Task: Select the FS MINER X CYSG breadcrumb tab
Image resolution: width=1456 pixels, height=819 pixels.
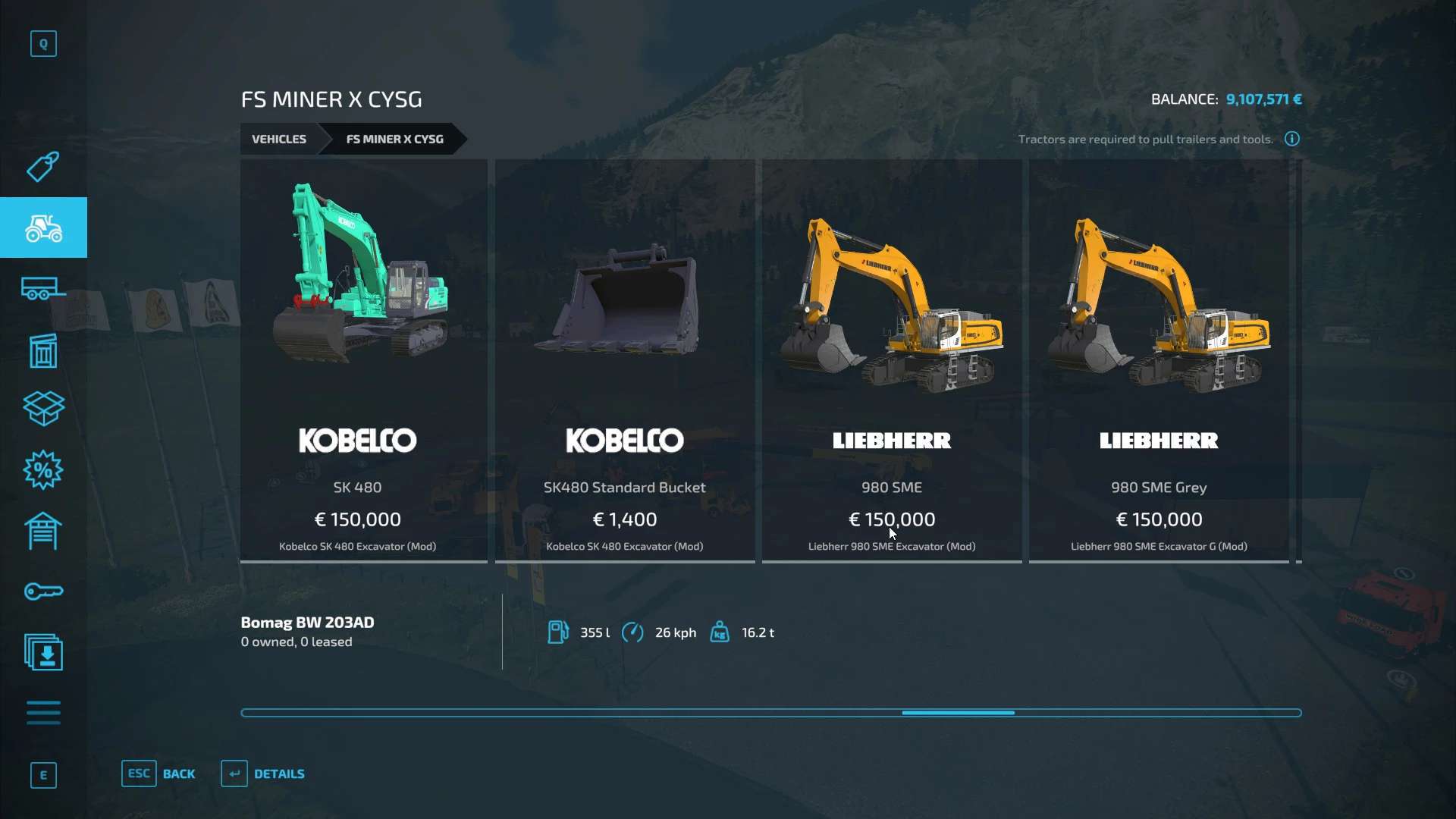Action: [394, 139]
